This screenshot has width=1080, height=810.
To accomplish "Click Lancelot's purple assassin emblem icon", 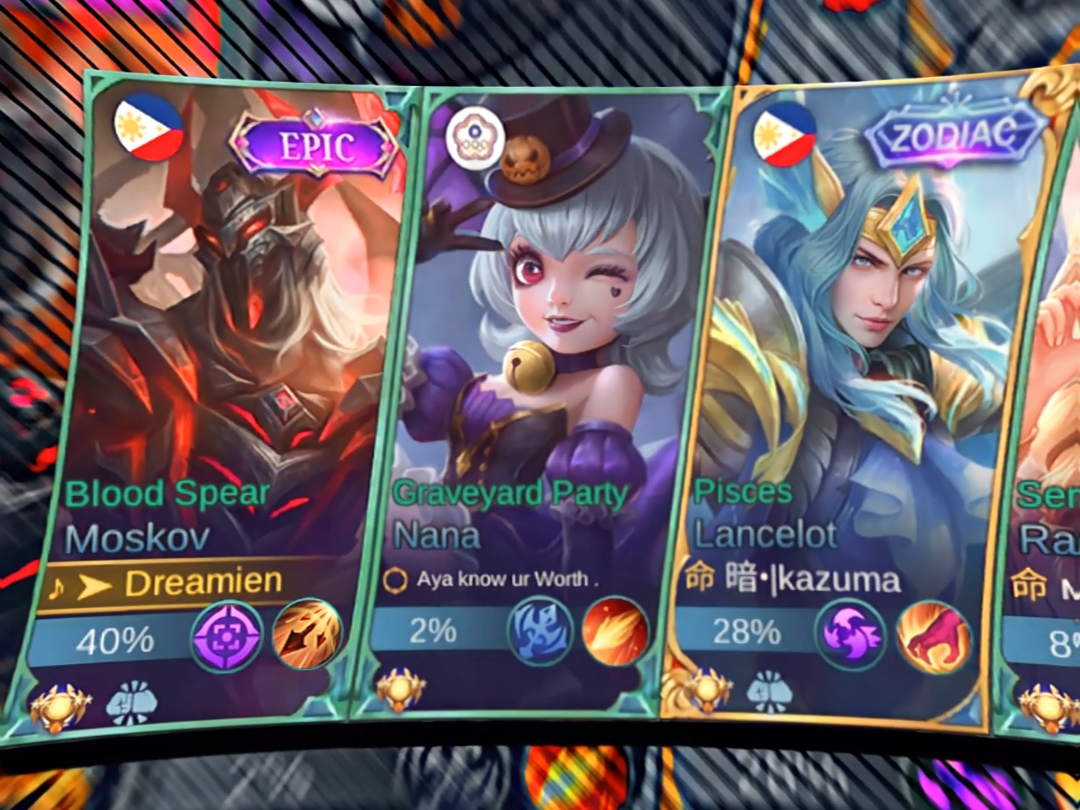I will click(x=851, y=634).
